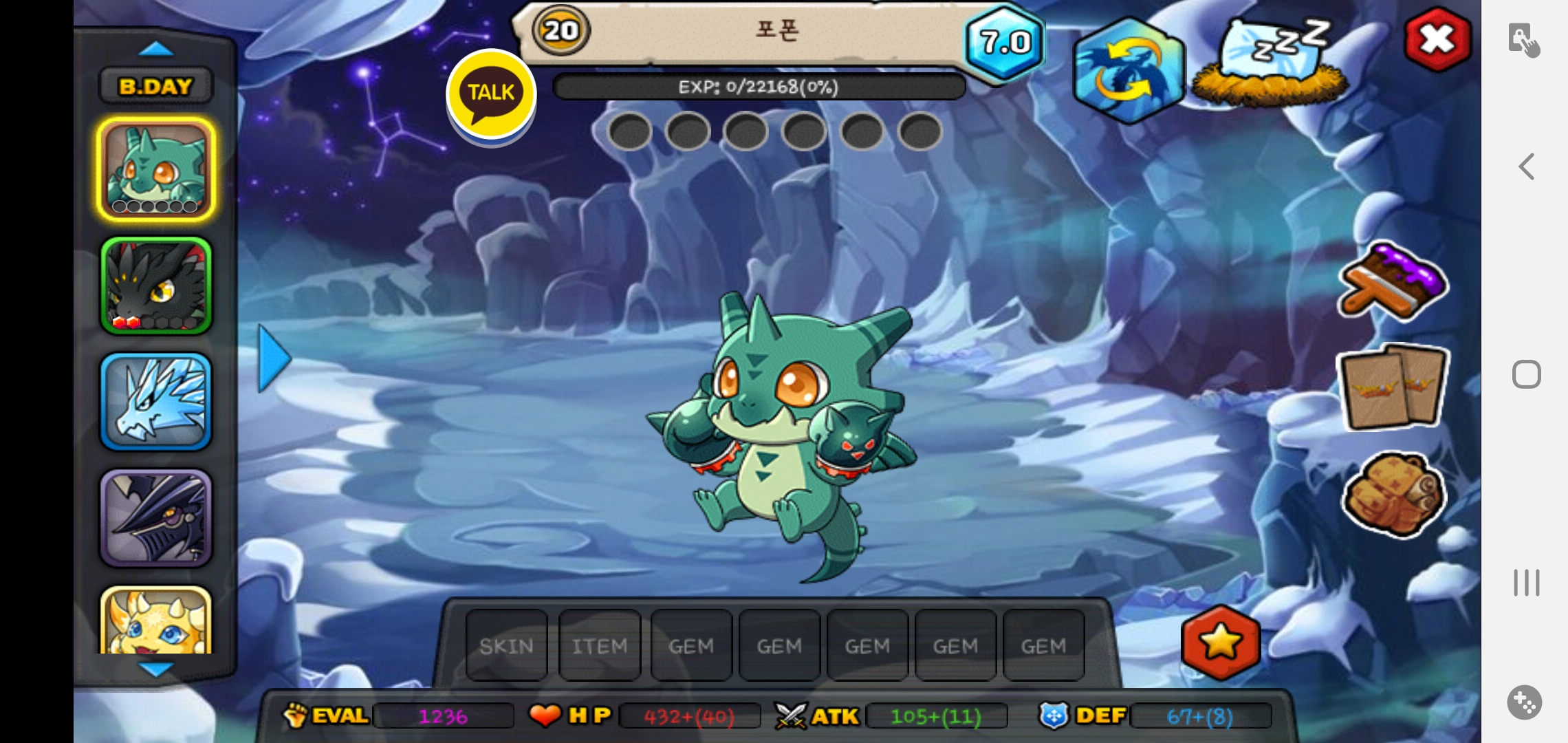Open the card deck icon

tap(1393, 387)
